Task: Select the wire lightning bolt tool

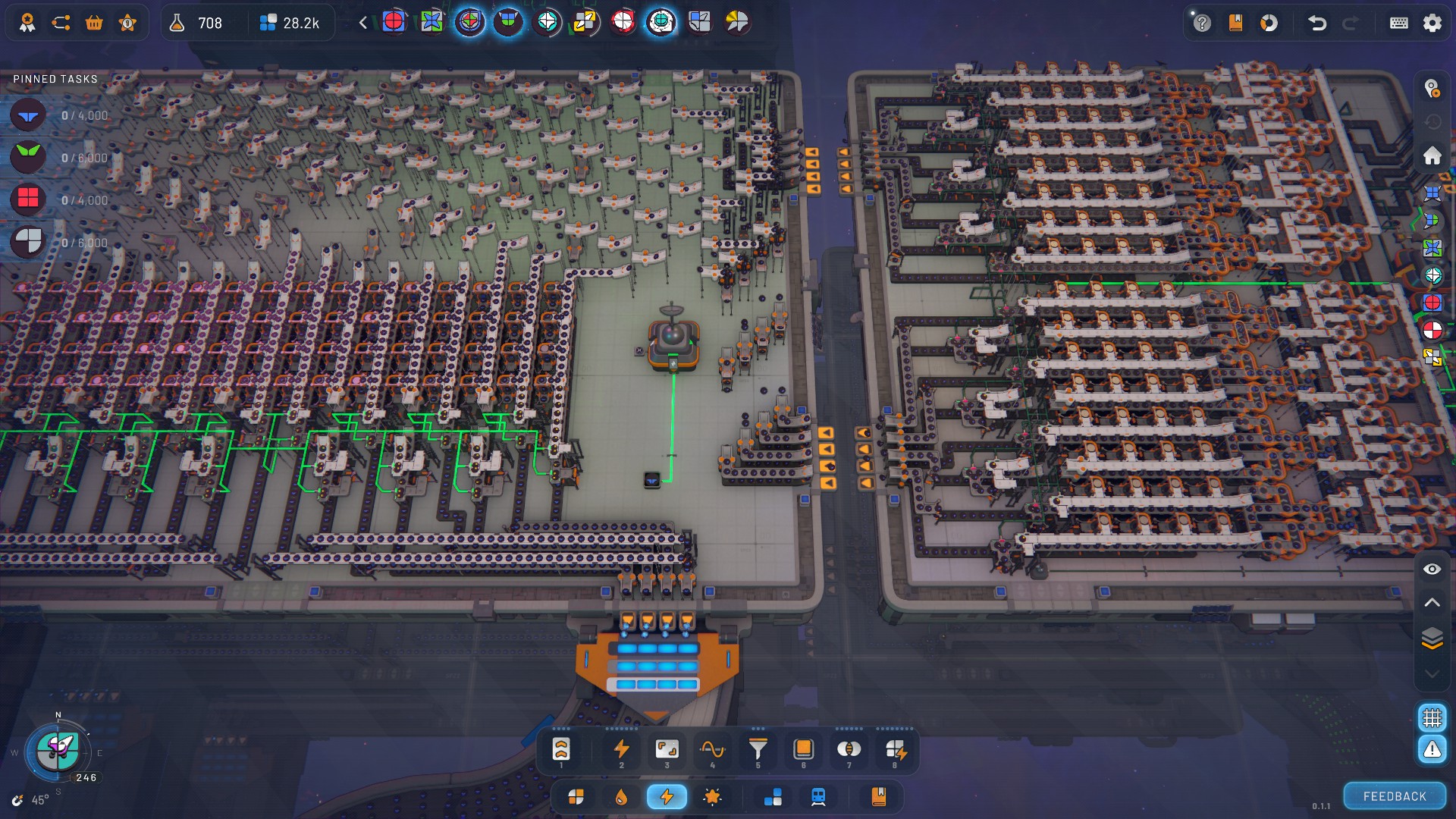Action: point(621,750)
